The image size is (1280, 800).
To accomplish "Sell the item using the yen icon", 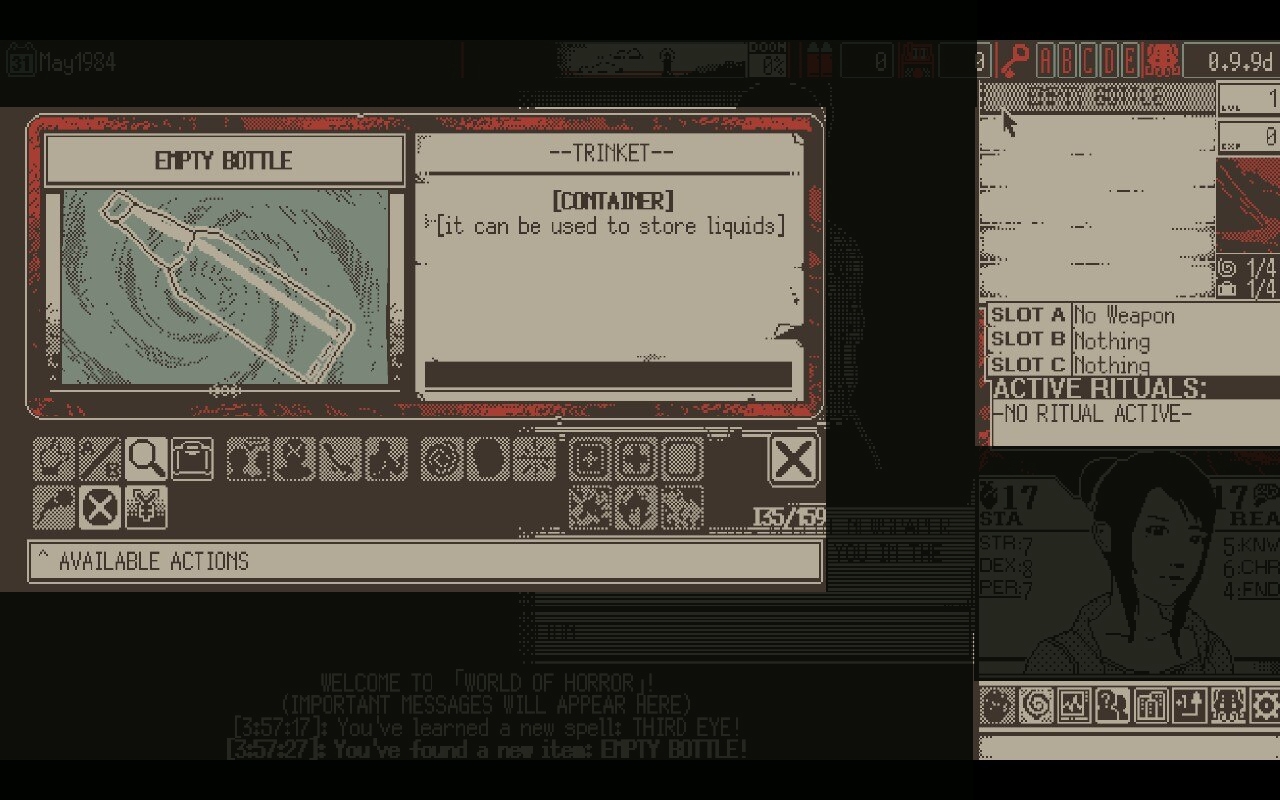I will [146, 506].
